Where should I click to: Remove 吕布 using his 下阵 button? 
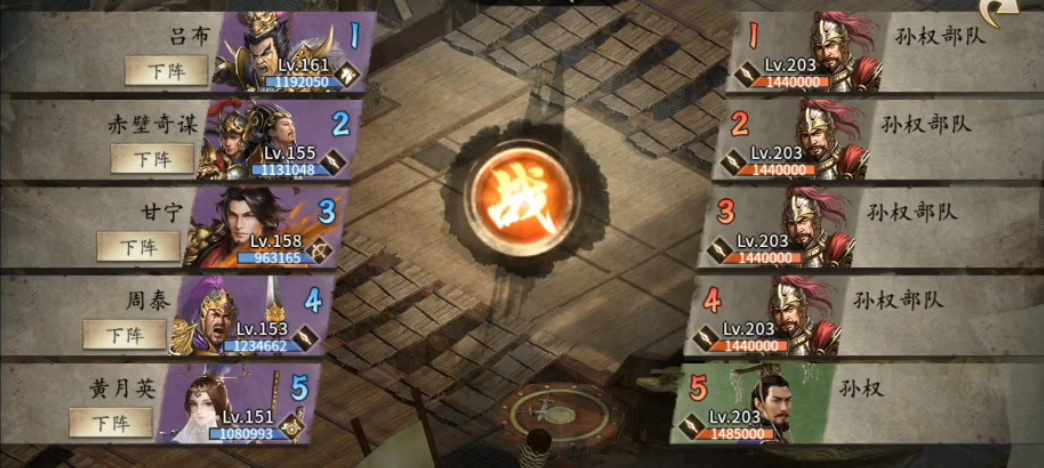[166, 70]
